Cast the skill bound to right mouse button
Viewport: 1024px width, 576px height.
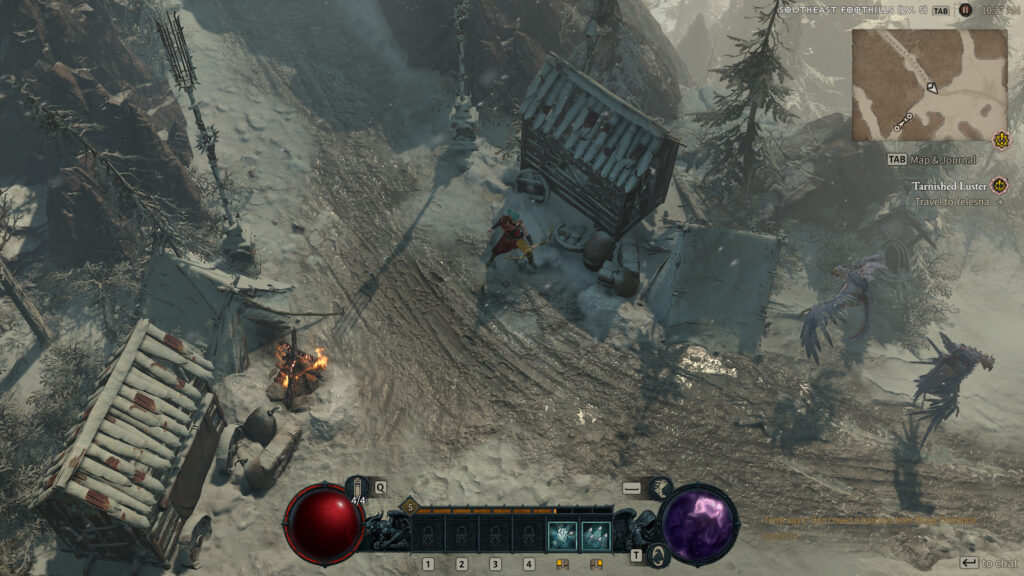(x=596, y=536)
